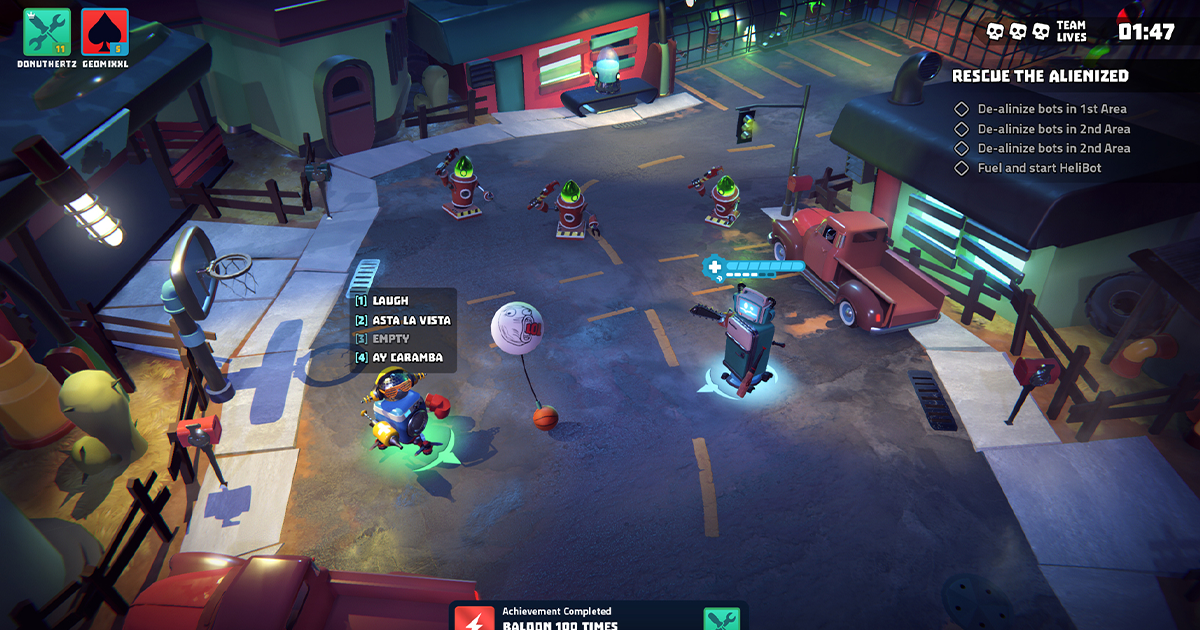The height and width of the screenshot is (630, 1200).
Task: Open the Rescue the Alienized objective header
Action: [1040, 76]
